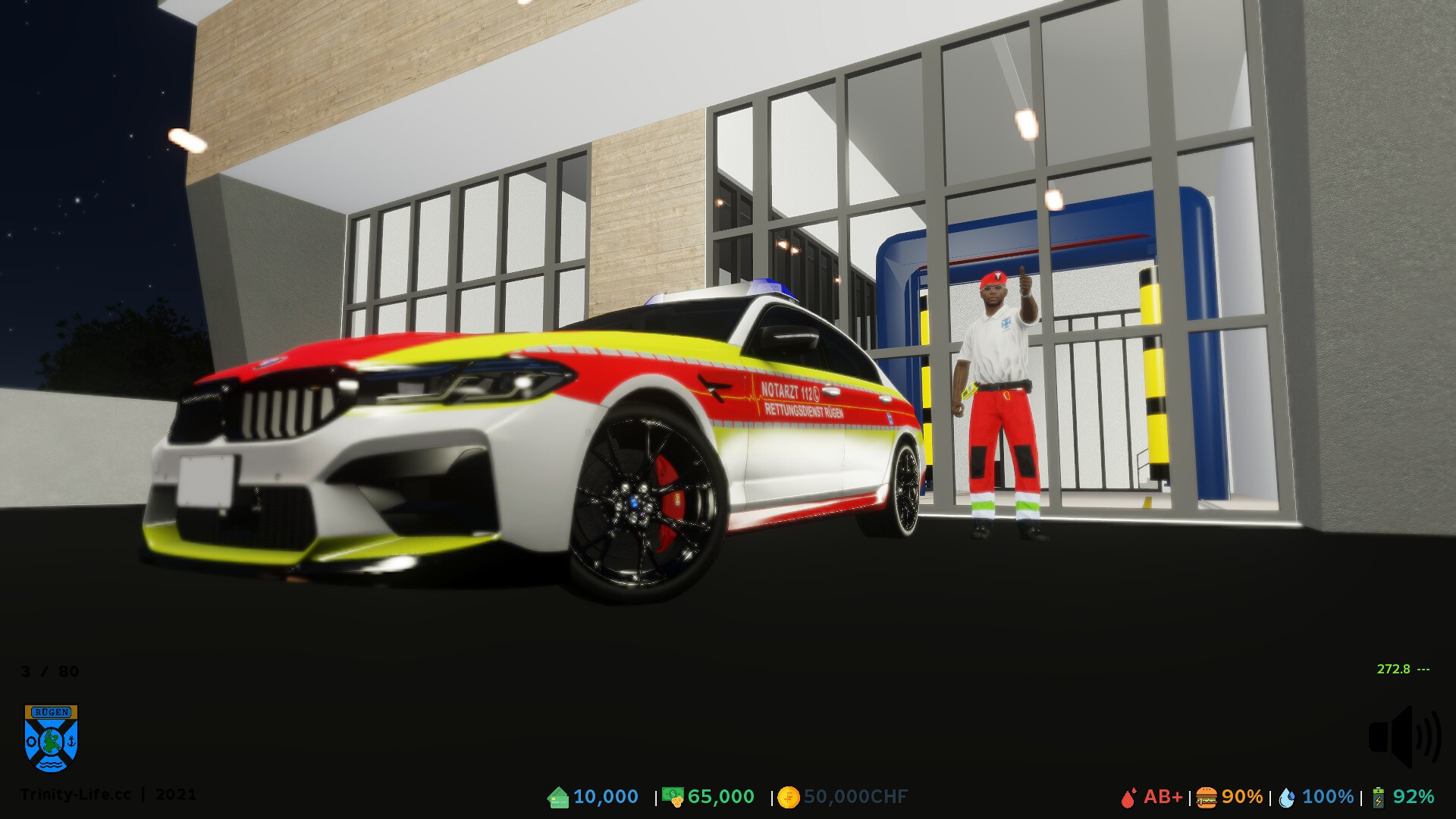Click the burger hunger icon

point(1207,798)
